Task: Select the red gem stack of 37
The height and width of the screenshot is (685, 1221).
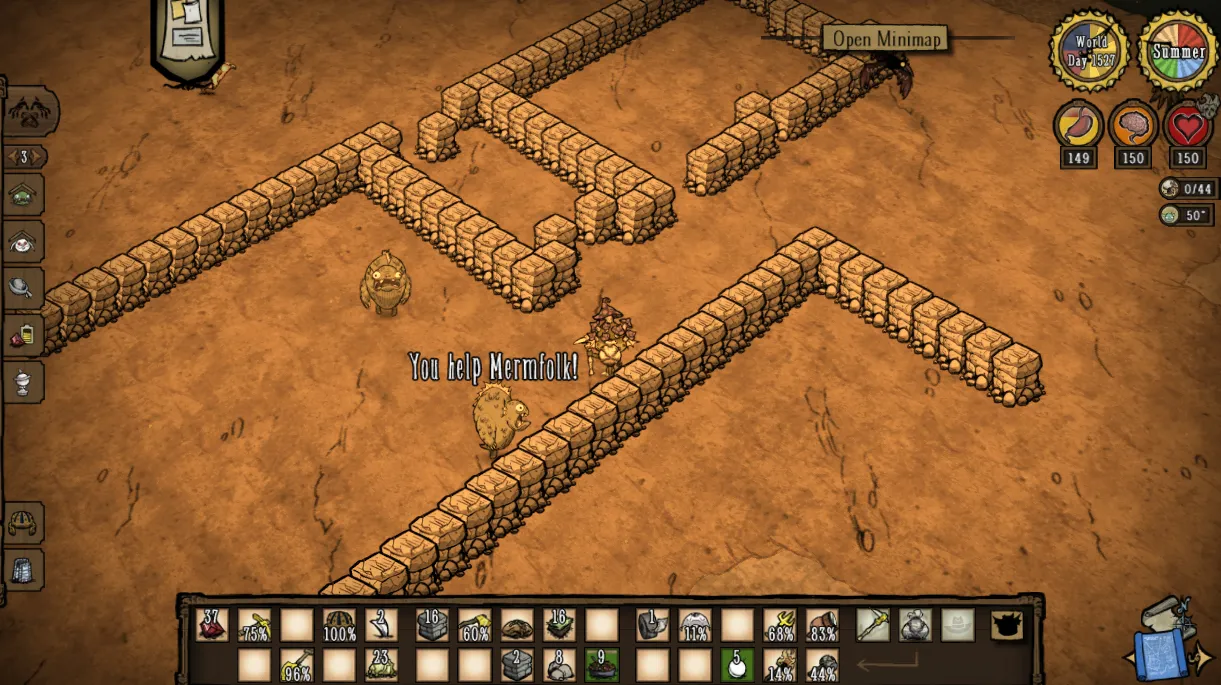Action: click(212, 625)
